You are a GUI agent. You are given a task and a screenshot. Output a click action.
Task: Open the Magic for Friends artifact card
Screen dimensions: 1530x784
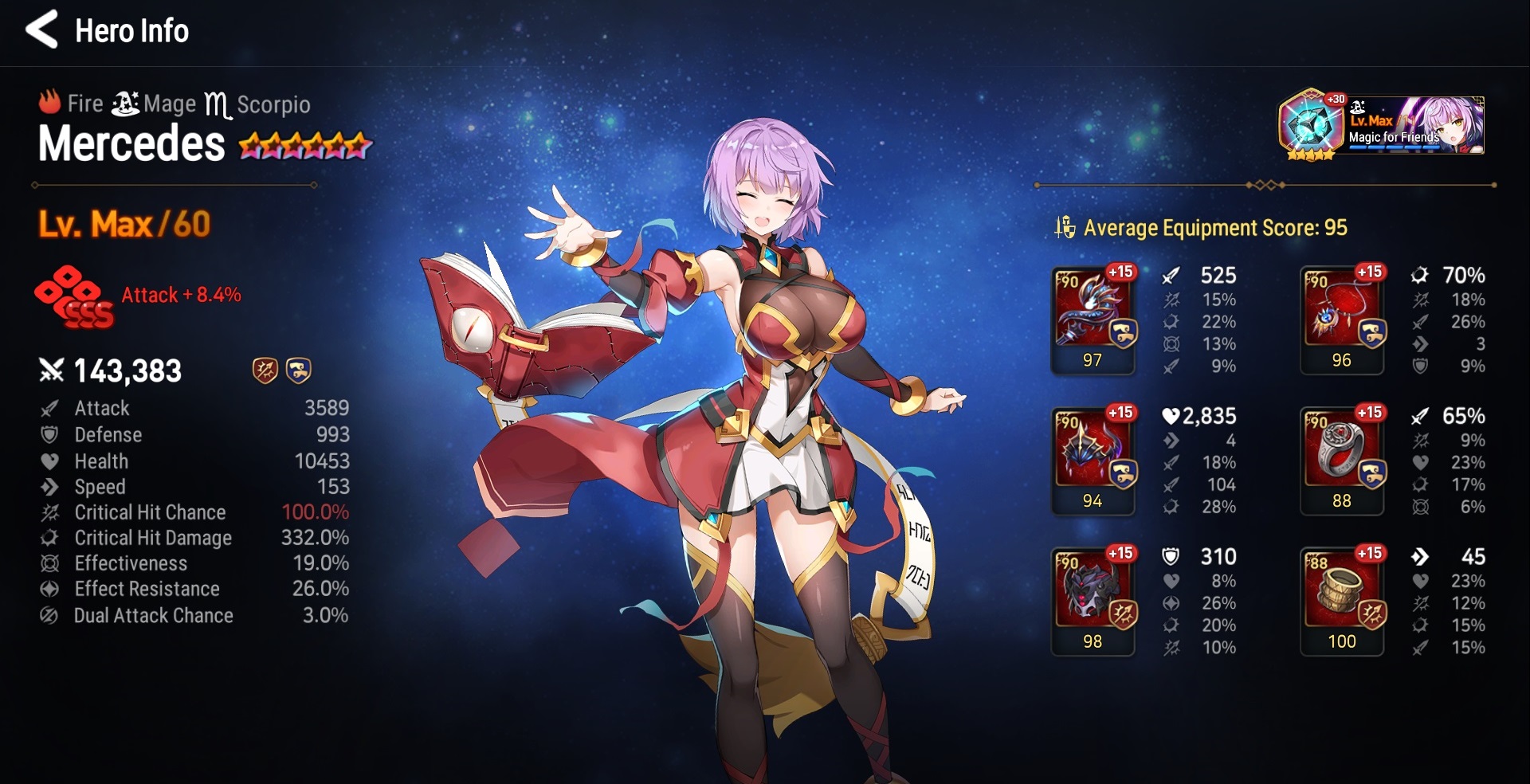[1383, 125]
